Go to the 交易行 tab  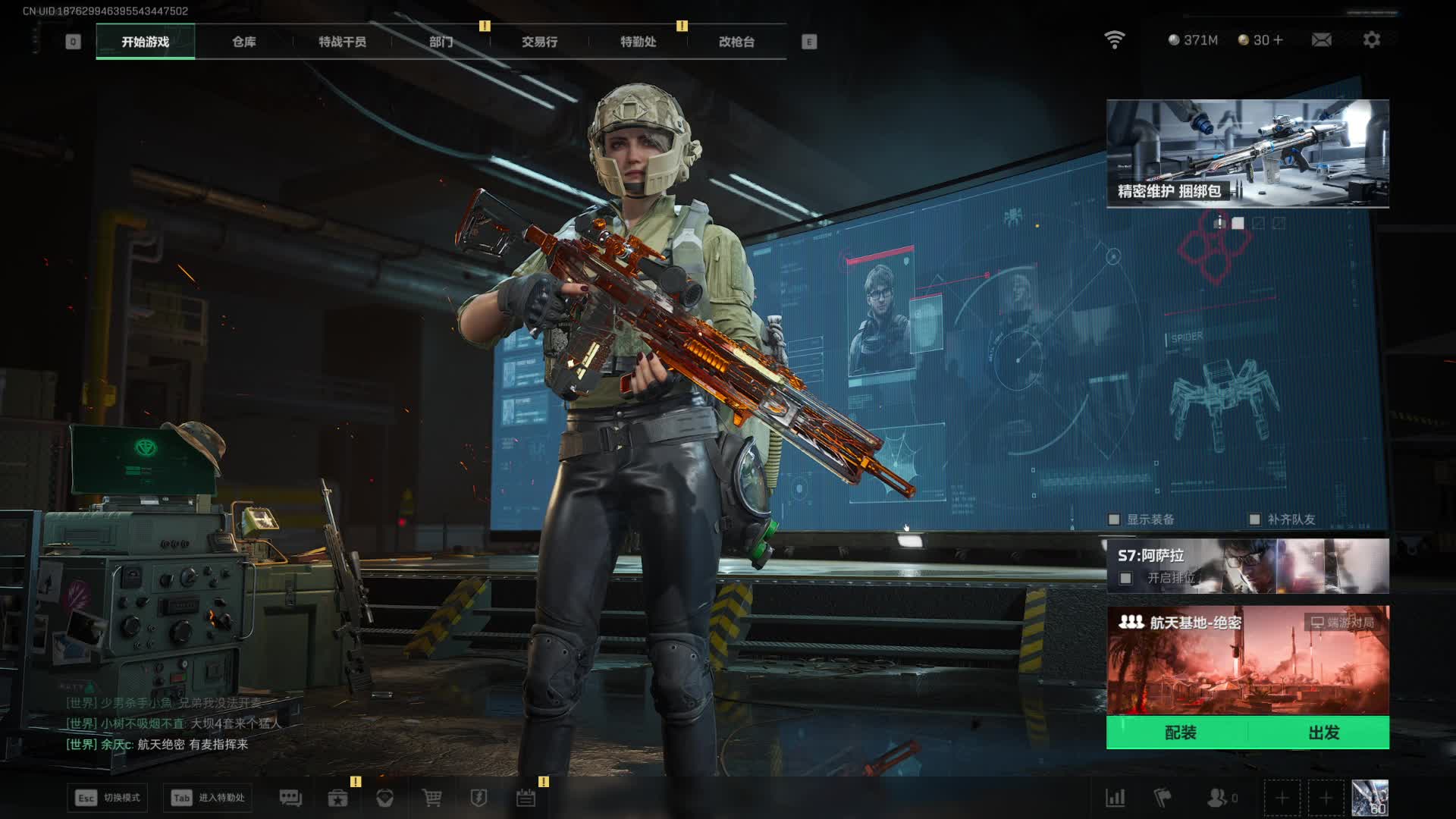539,42
